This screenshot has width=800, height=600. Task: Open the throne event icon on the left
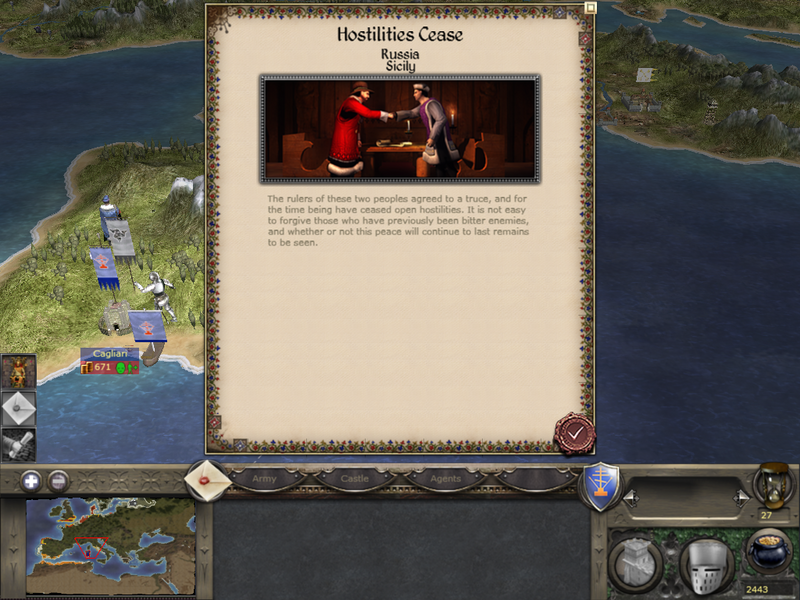pos(19,371)
